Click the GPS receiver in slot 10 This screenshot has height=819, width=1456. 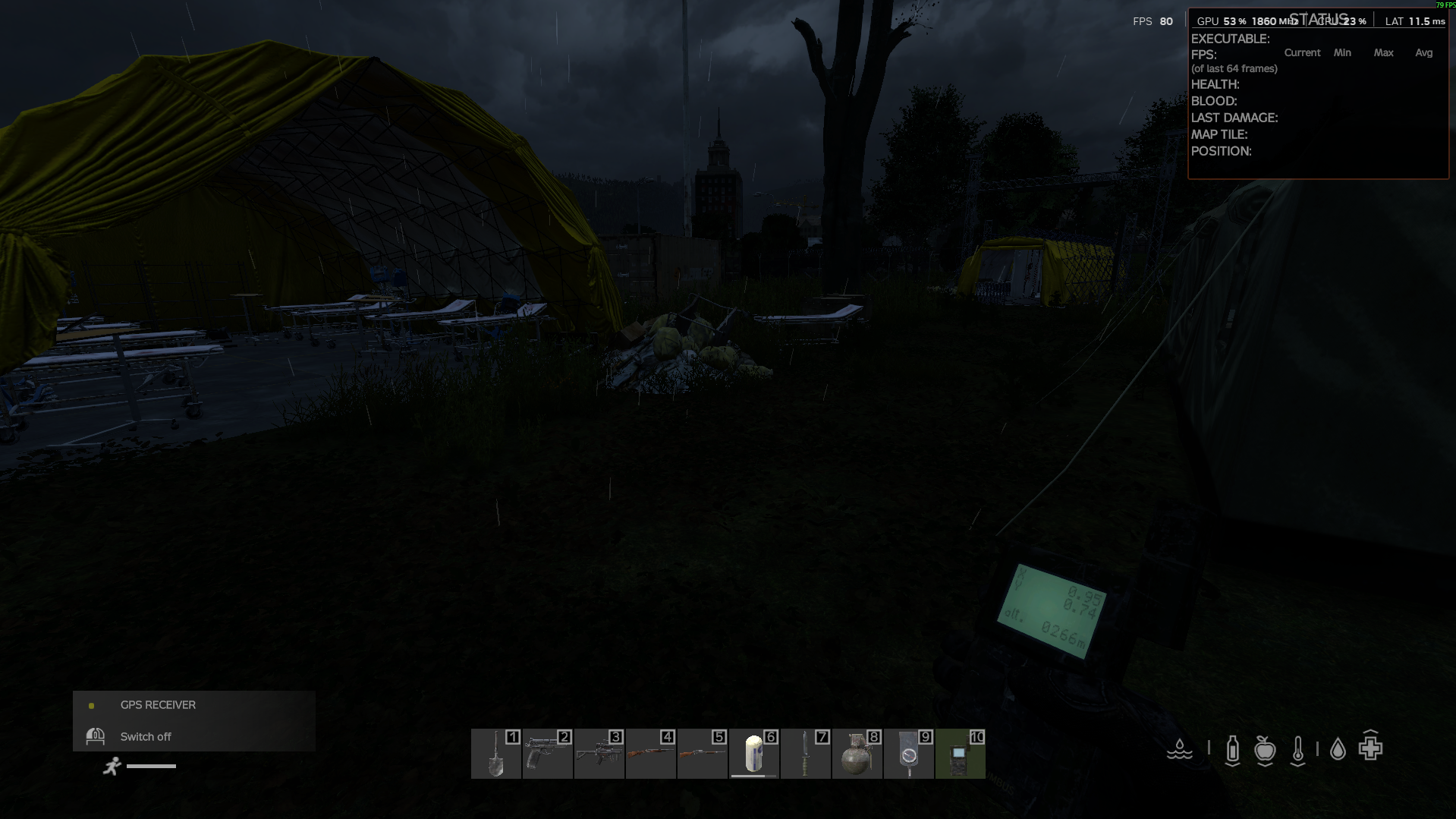[960, 754]
